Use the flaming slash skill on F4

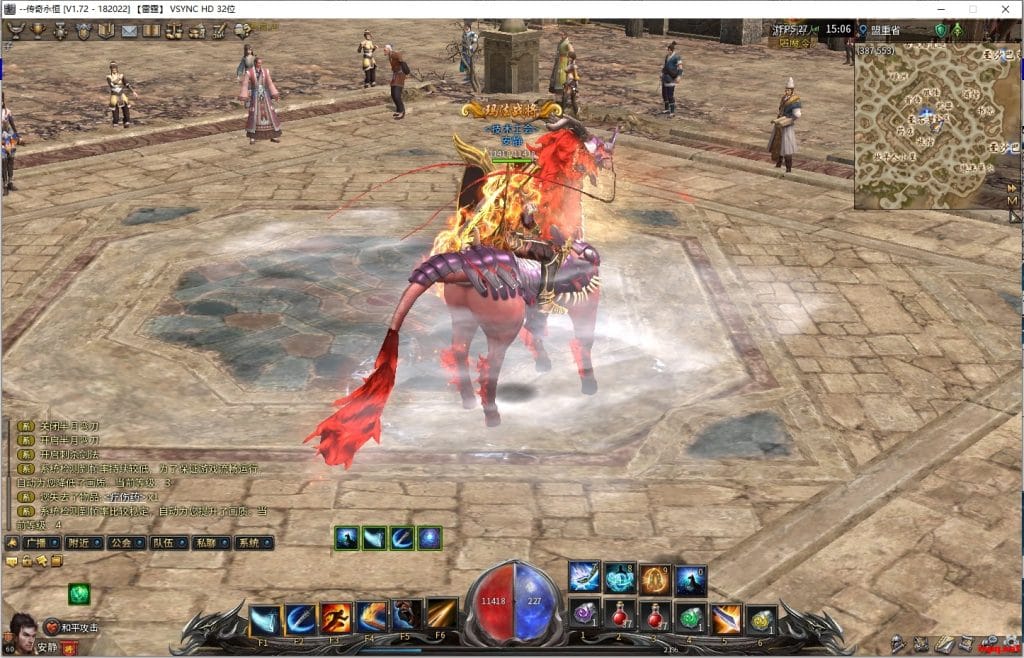[371, 617]
